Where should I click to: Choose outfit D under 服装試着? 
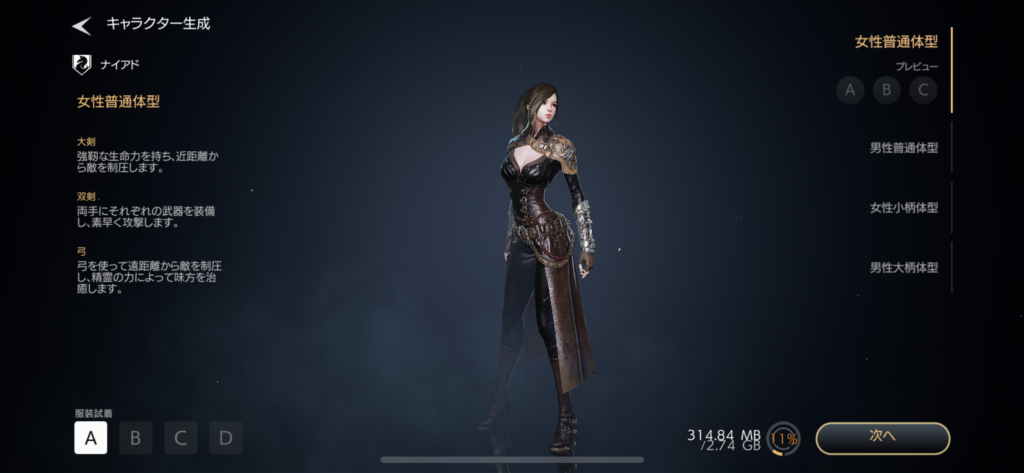pyautogui.click(x=226, y=437)
